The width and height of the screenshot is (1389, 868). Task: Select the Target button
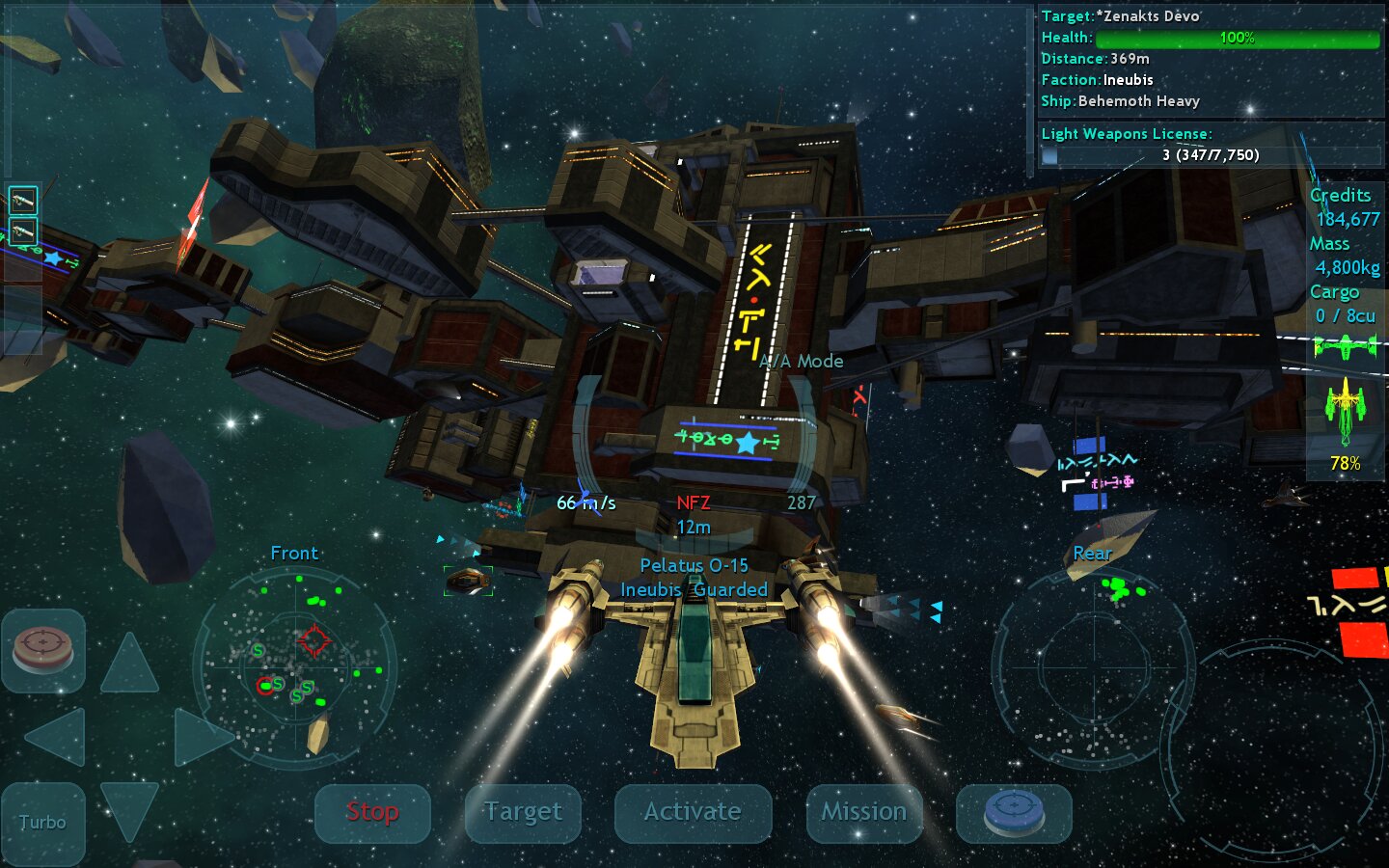click(x=523, y=813)
